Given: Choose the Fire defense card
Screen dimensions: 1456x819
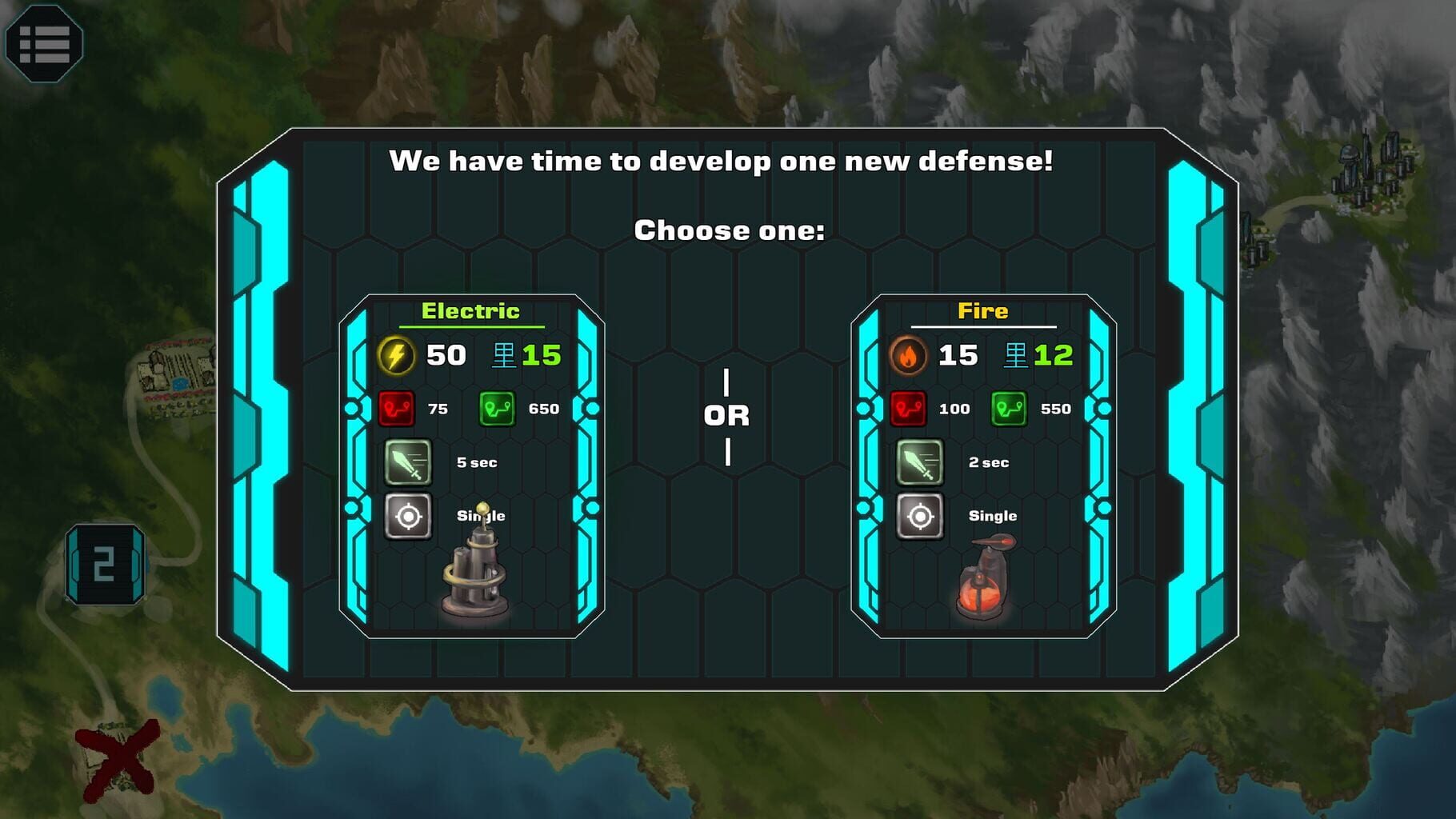Looking at the screenshot, I should click(x=983, y=466).
